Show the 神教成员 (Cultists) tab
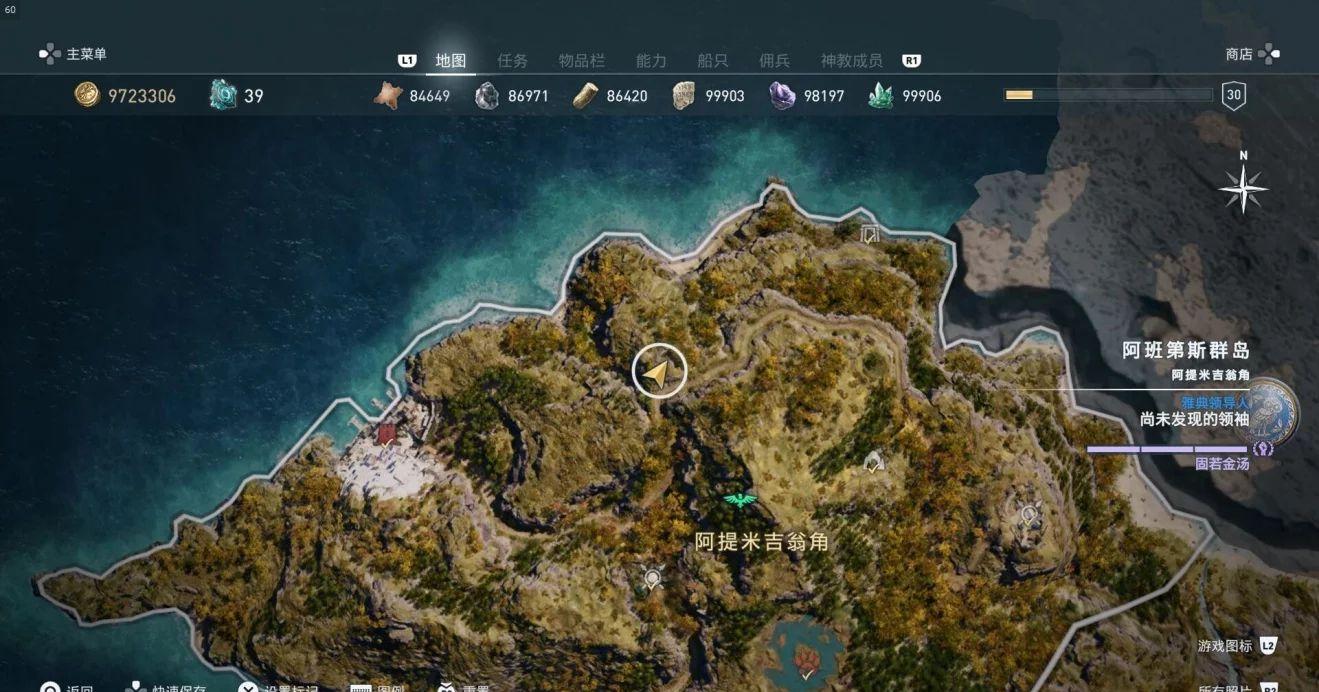The width and height of the screenshot is (1319, 692). (x=851, y=61)
